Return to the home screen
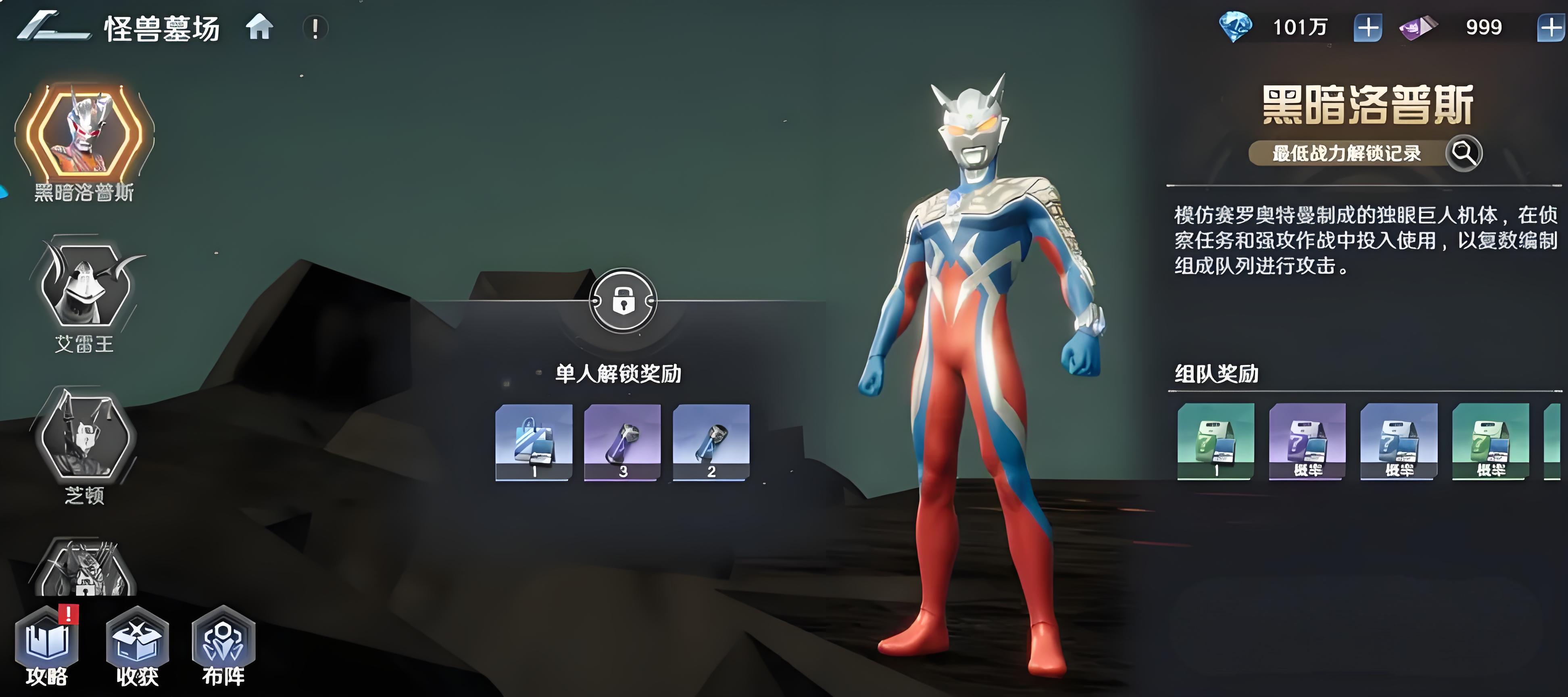This screenshot has width=1568, height=697. pos(259,28)
